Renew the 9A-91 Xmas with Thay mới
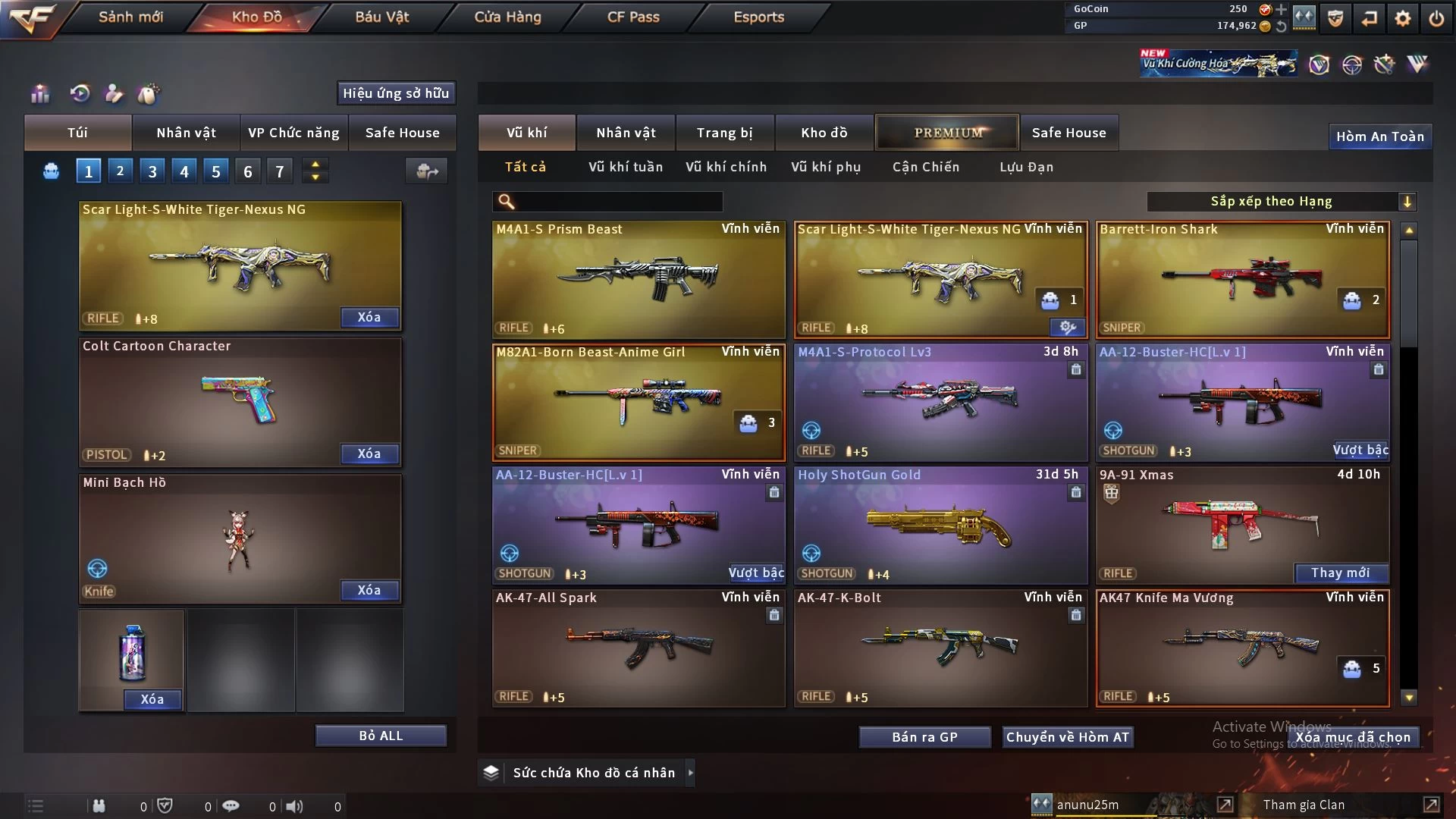The height and width of the screenshot is (819, 1456). [x=1340, y=573]
